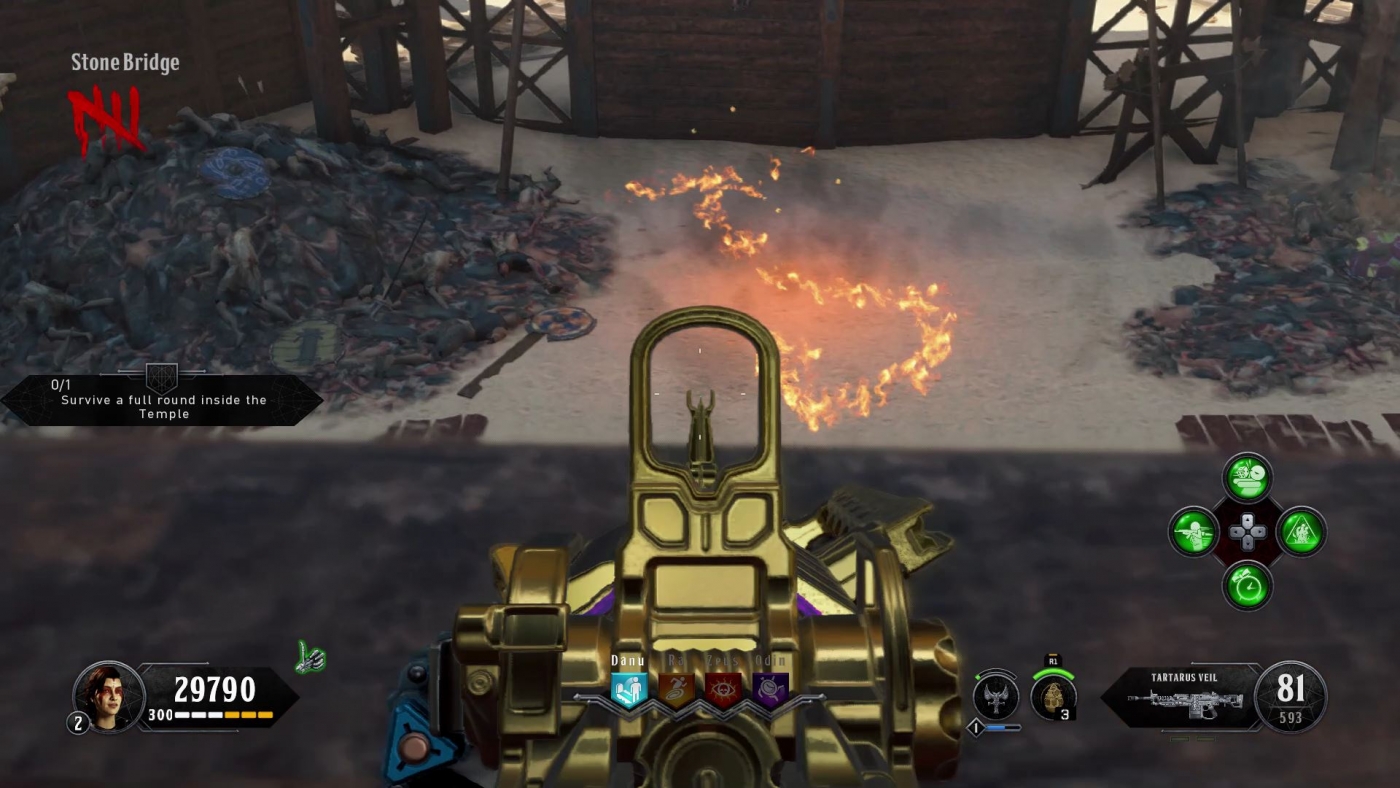Click the 81/593 ammo counter

1293,695
